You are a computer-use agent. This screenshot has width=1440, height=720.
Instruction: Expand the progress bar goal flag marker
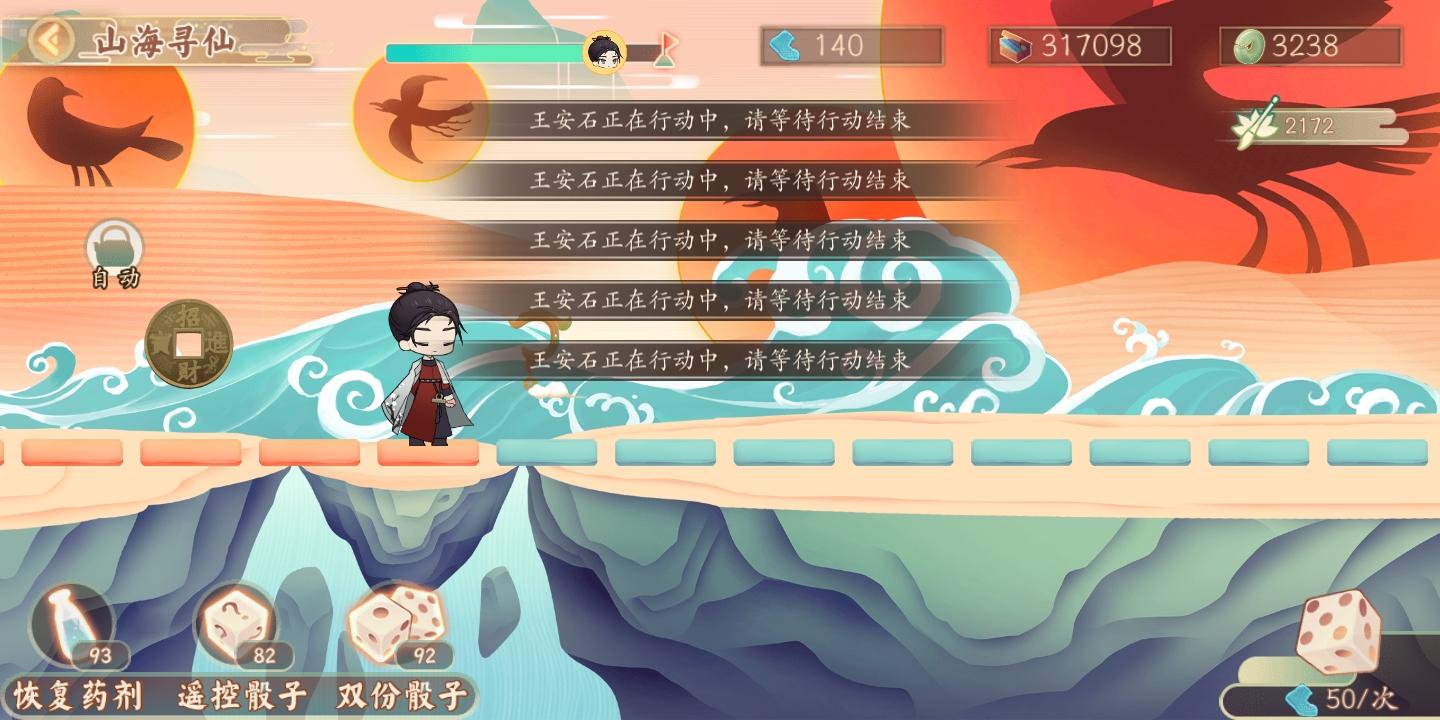click(x=663, y=48)
